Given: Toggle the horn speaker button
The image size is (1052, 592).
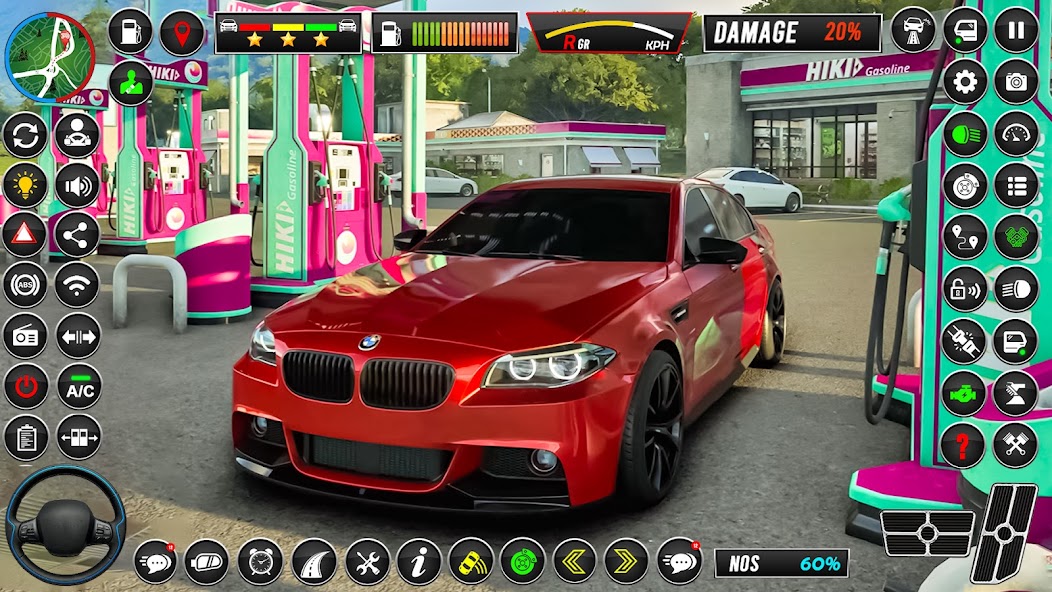Looking at the screenshot, I should tap(77, 185).
